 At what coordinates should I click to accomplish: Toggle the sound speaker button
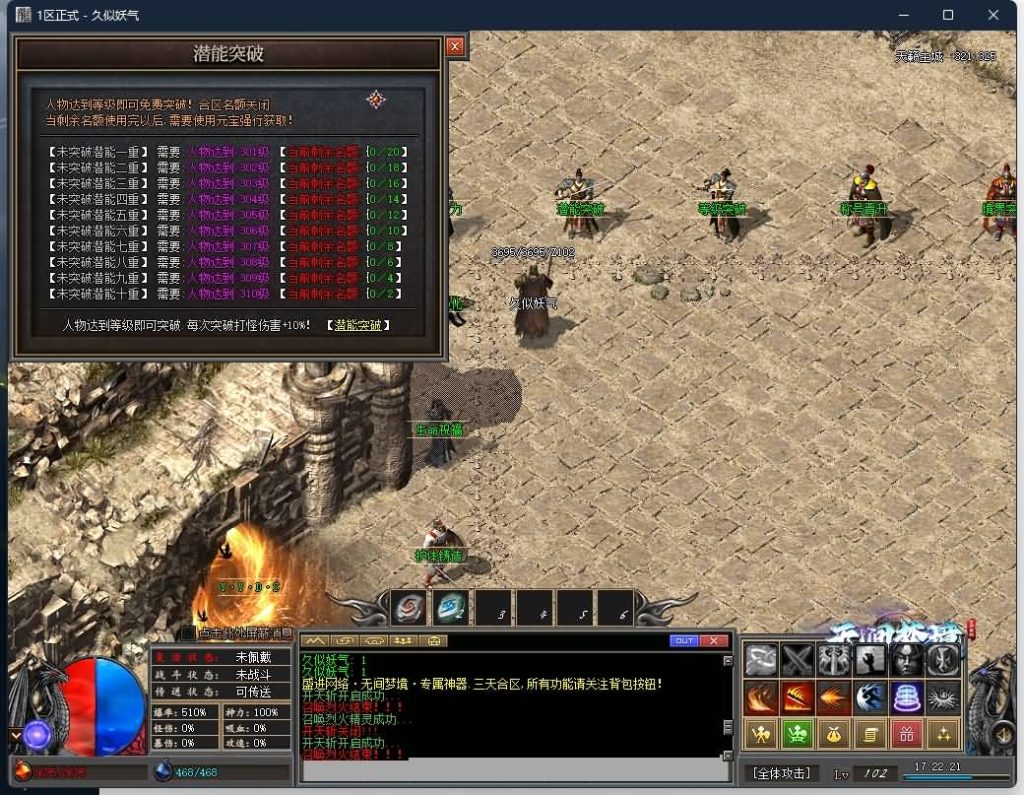pyautogui.click(x=1005, y=738)
